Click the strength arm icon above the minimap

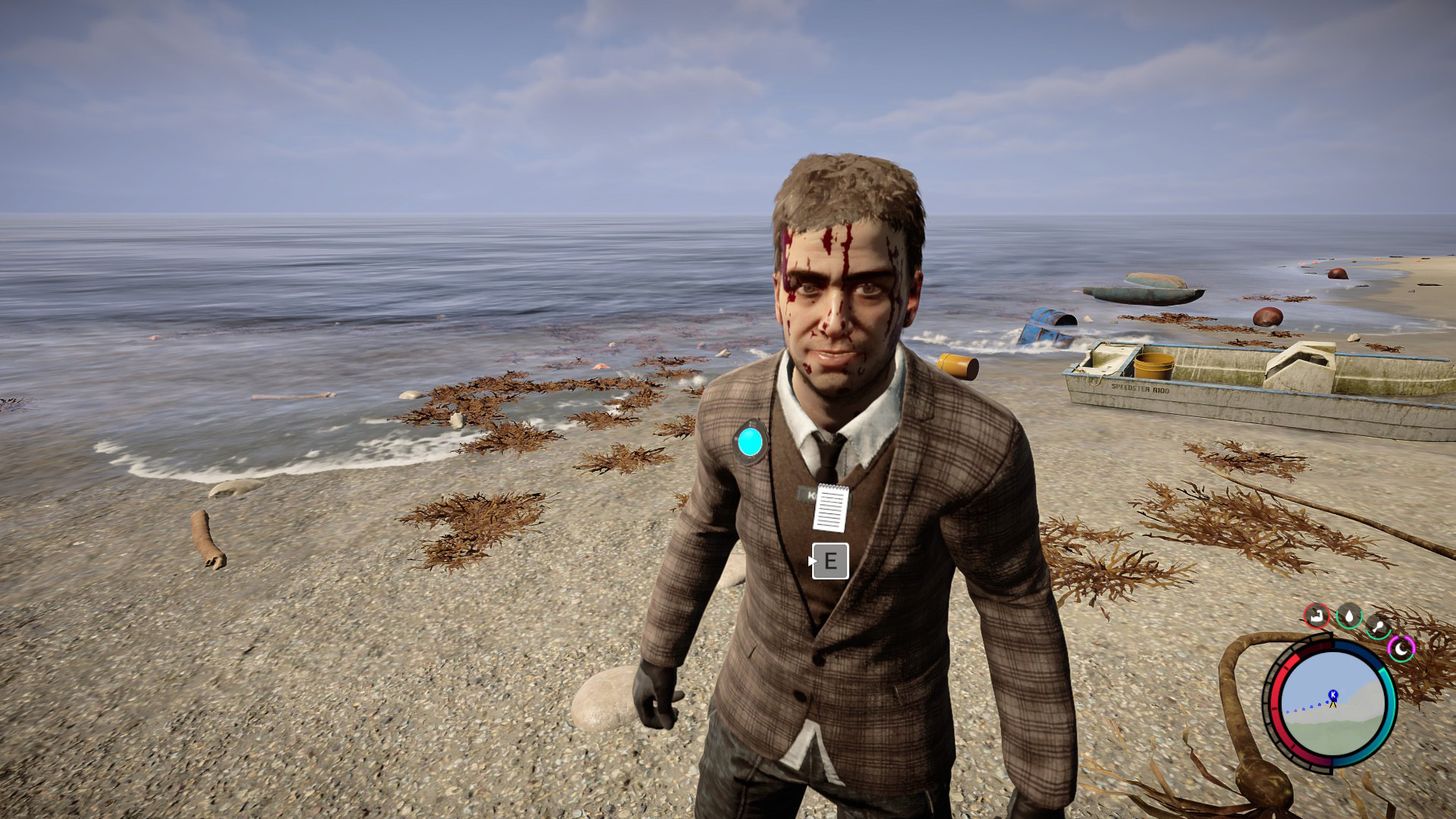(1317, 615)
